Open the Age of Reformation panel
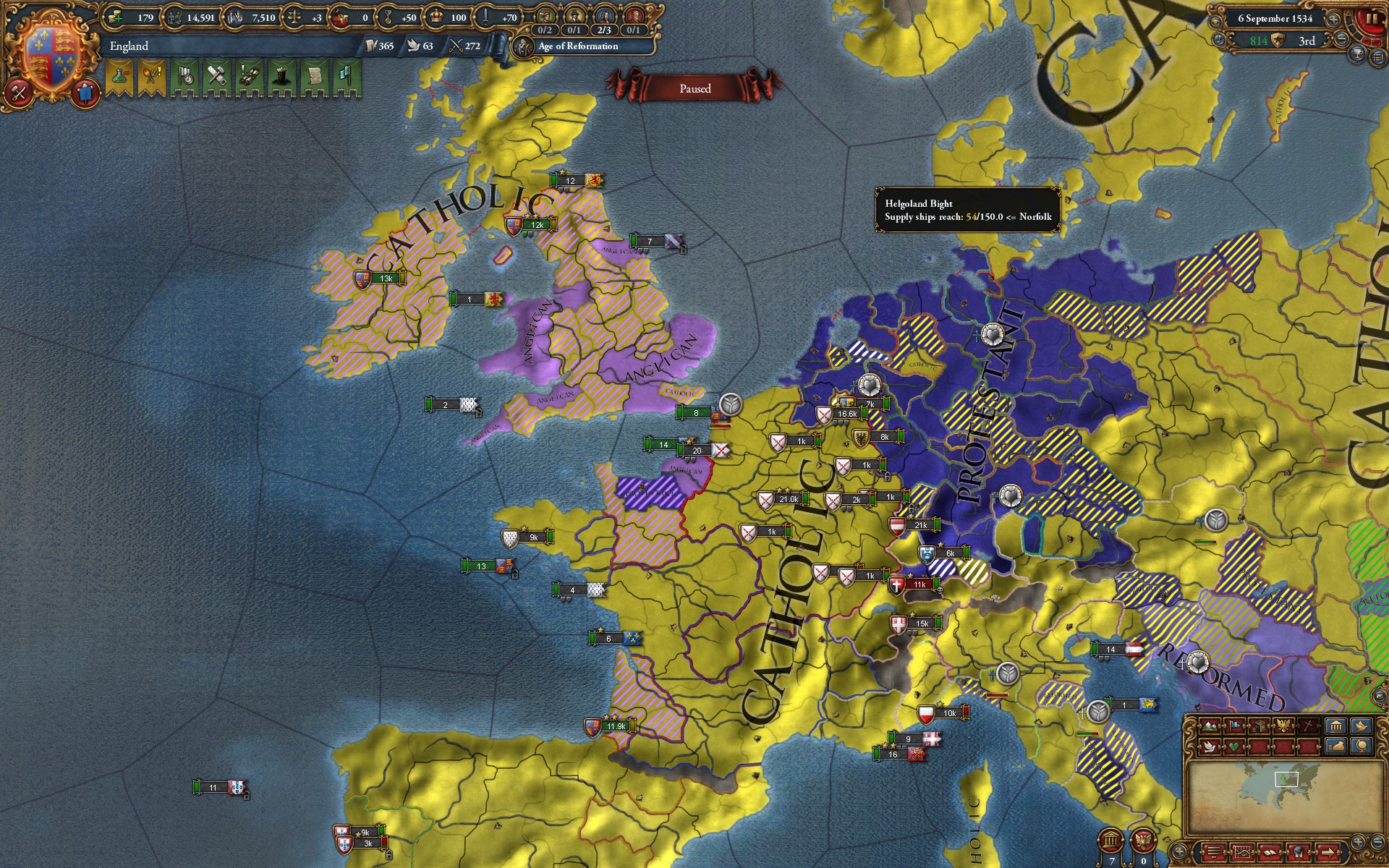The height and width of the screenshot is (868, 1389). [578, 46]
